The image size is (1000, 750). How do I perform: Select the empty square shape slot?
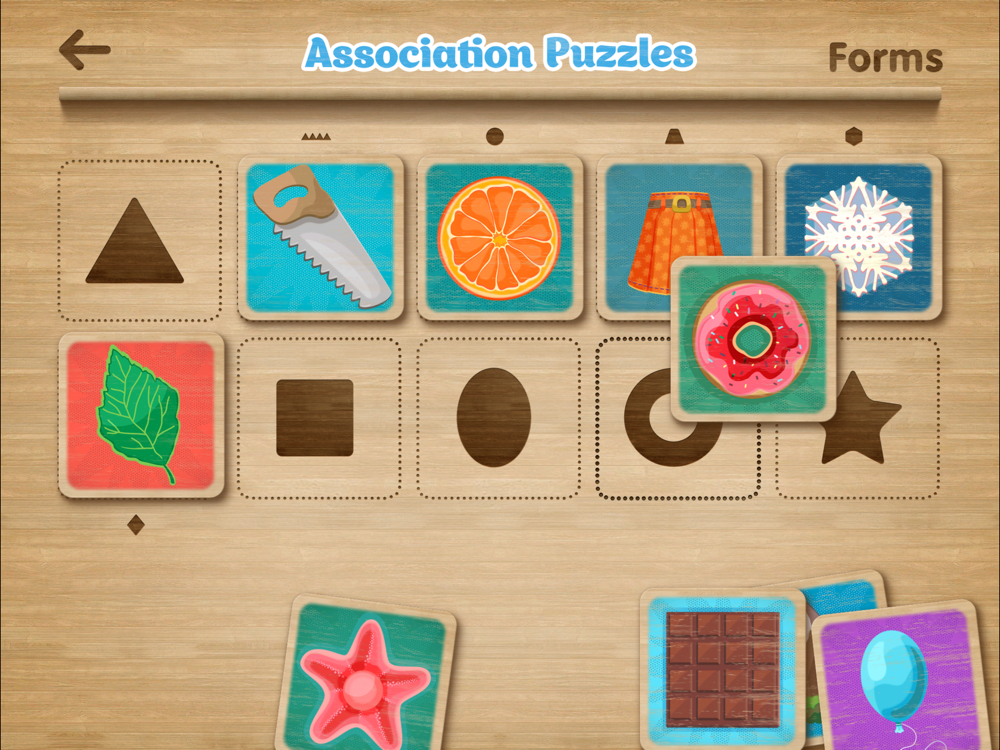coord(316,418)
